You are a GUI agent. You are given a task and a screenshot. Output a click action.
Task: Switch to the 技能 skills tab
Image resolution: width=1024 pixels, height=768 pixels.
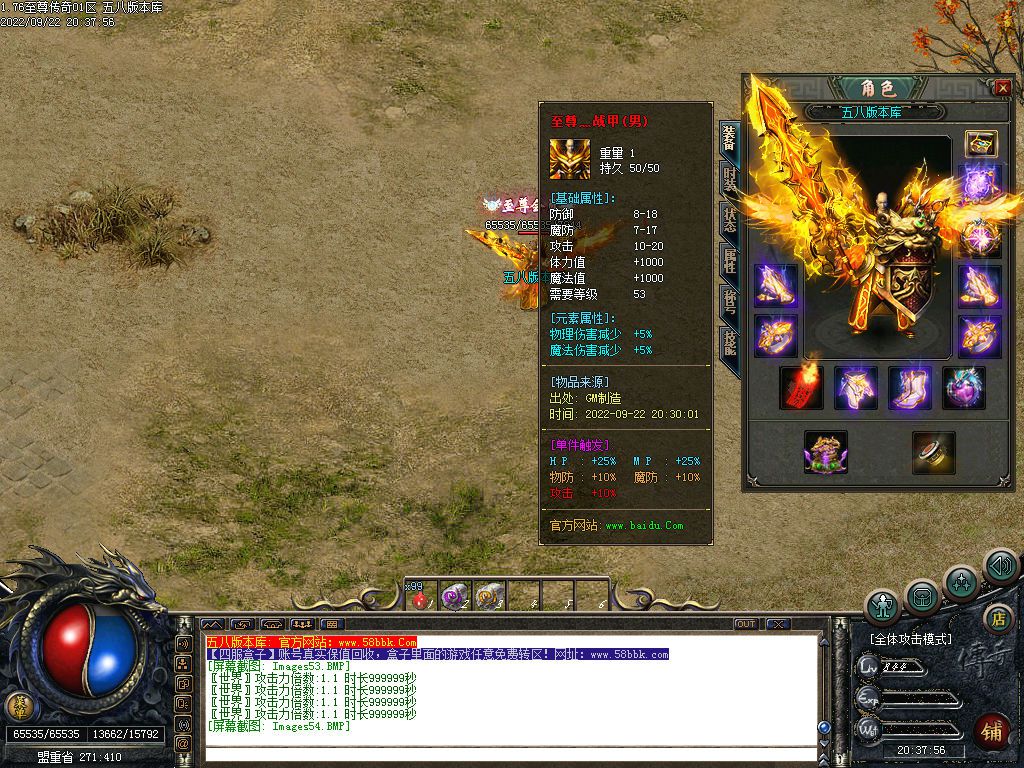tap(730, 342)
